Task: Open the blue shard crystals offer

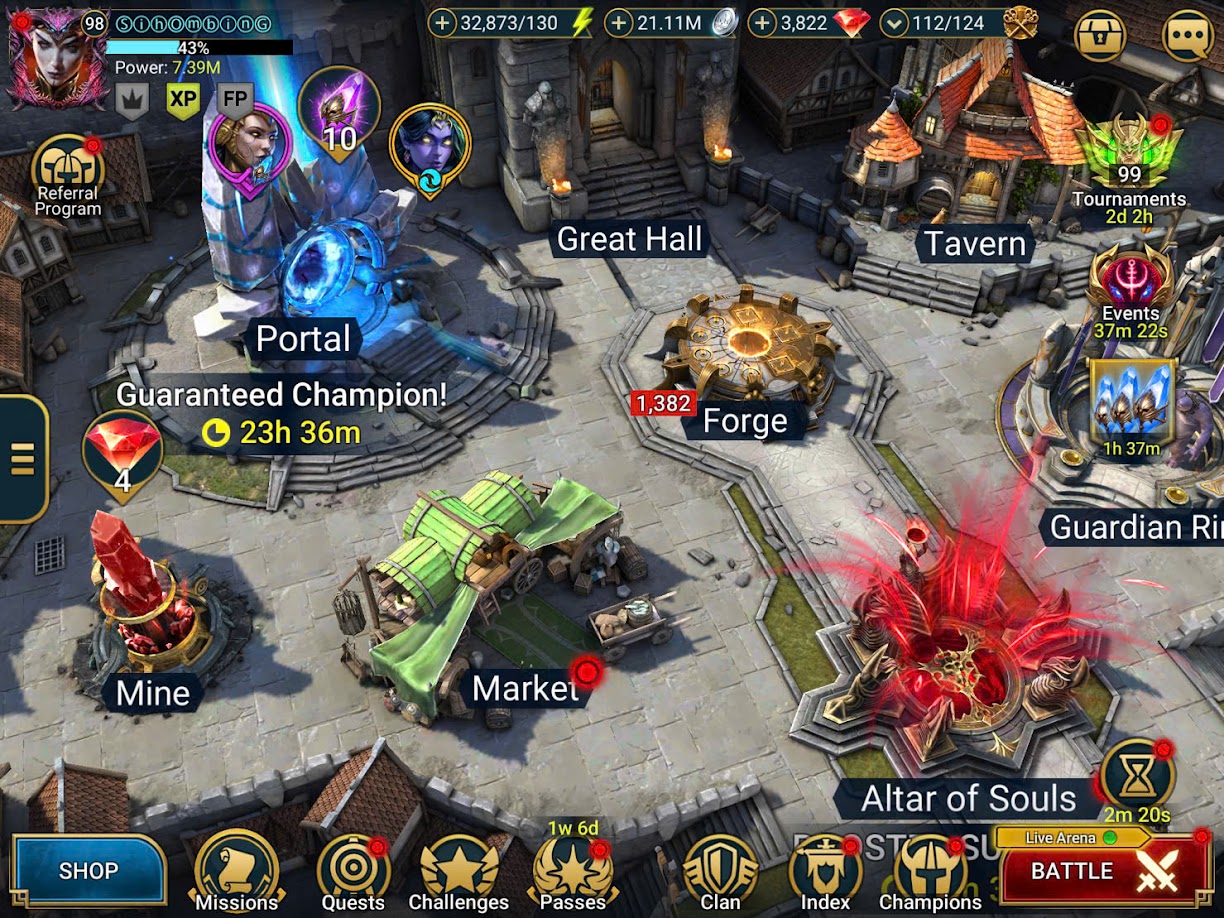Action: 1132,405
